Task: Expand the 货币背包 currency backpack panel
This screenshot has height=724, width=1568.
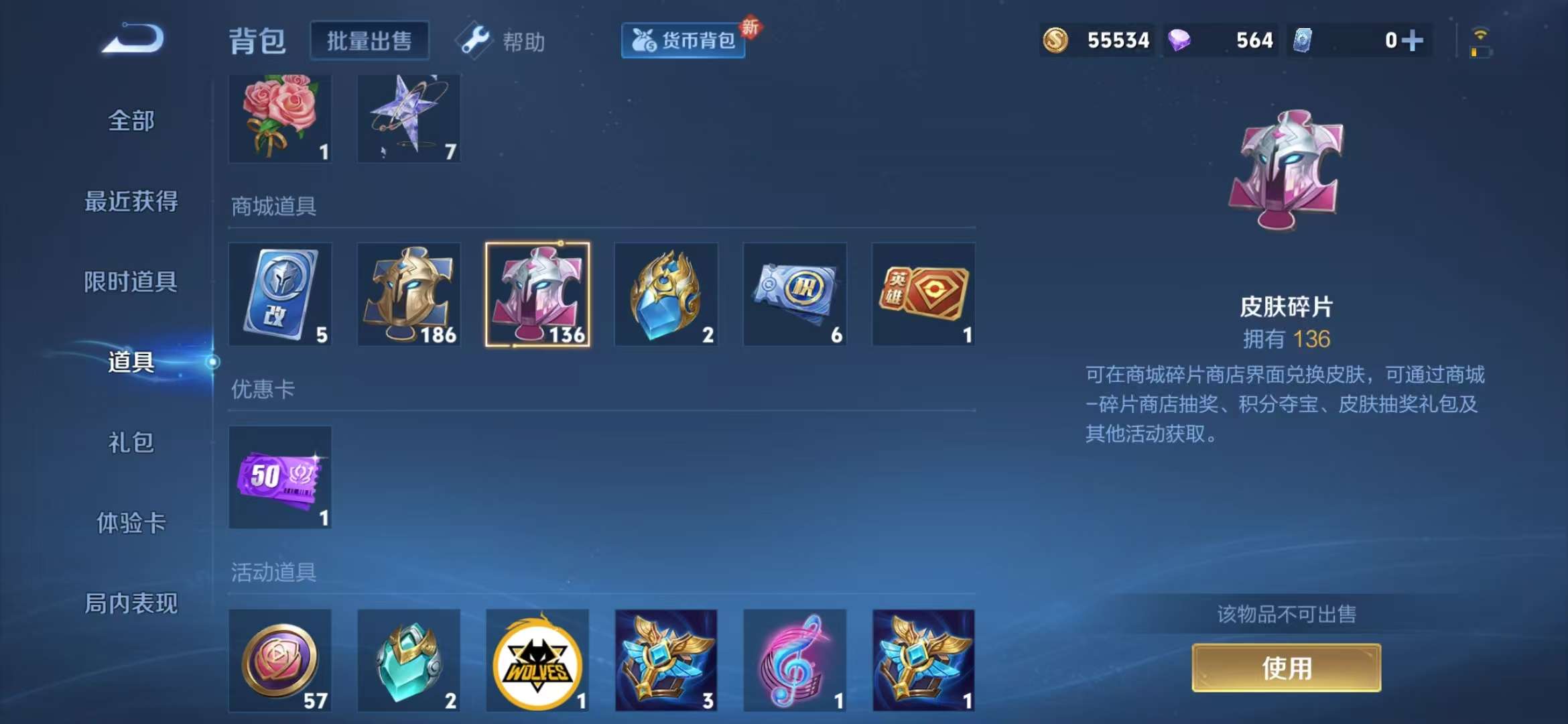Action: tap(682, 40)
